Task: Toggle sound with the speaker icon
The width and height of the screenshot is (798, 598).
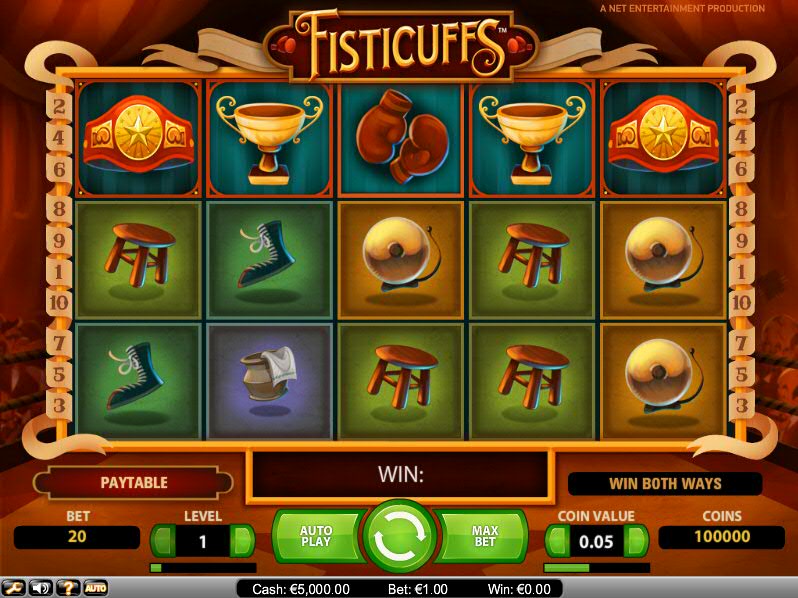Action: click(41, 588)
